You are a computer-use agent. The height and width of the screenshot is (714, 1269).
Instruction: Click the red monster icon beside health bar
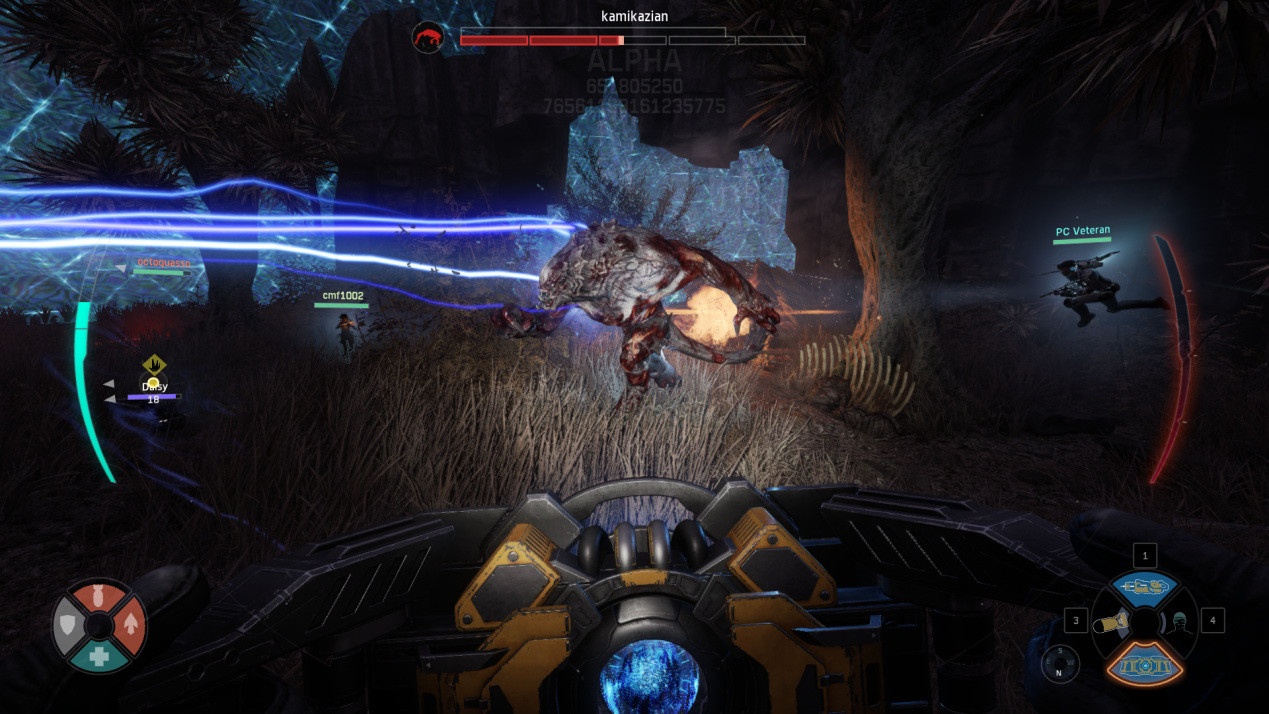[x=429, y=37]
